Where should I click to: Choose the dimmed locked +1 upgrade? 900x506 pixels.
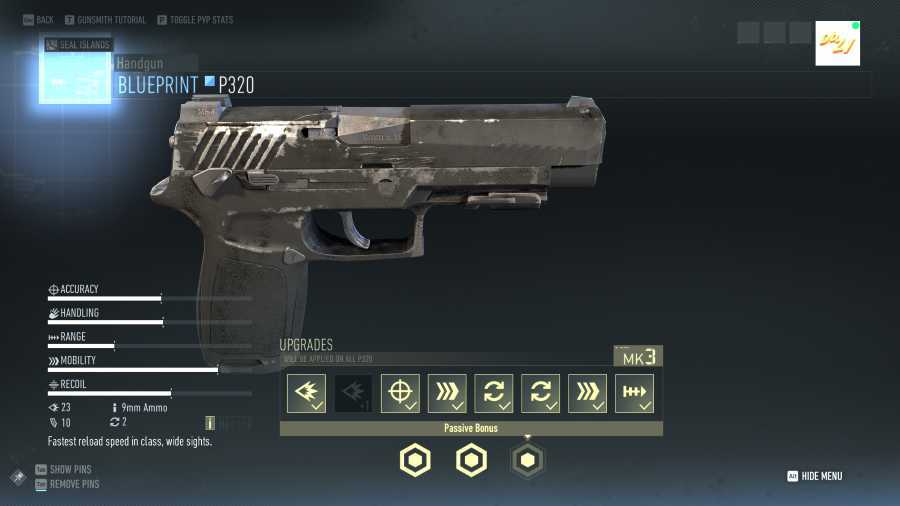click(353, 393)
